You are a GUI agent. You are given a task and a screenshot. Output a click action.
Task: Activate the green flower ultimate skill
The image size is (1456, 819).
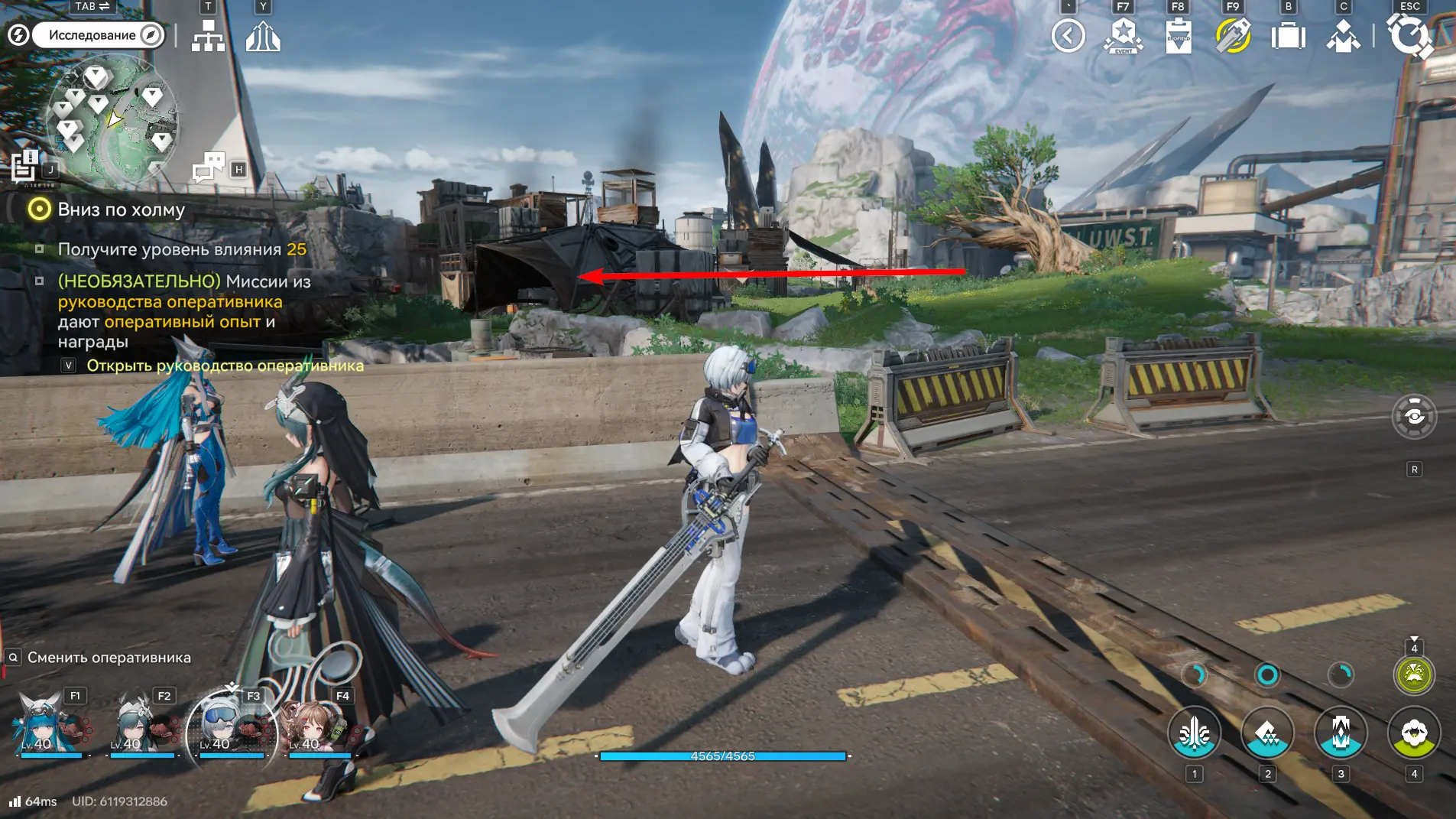click(1414, 733)
